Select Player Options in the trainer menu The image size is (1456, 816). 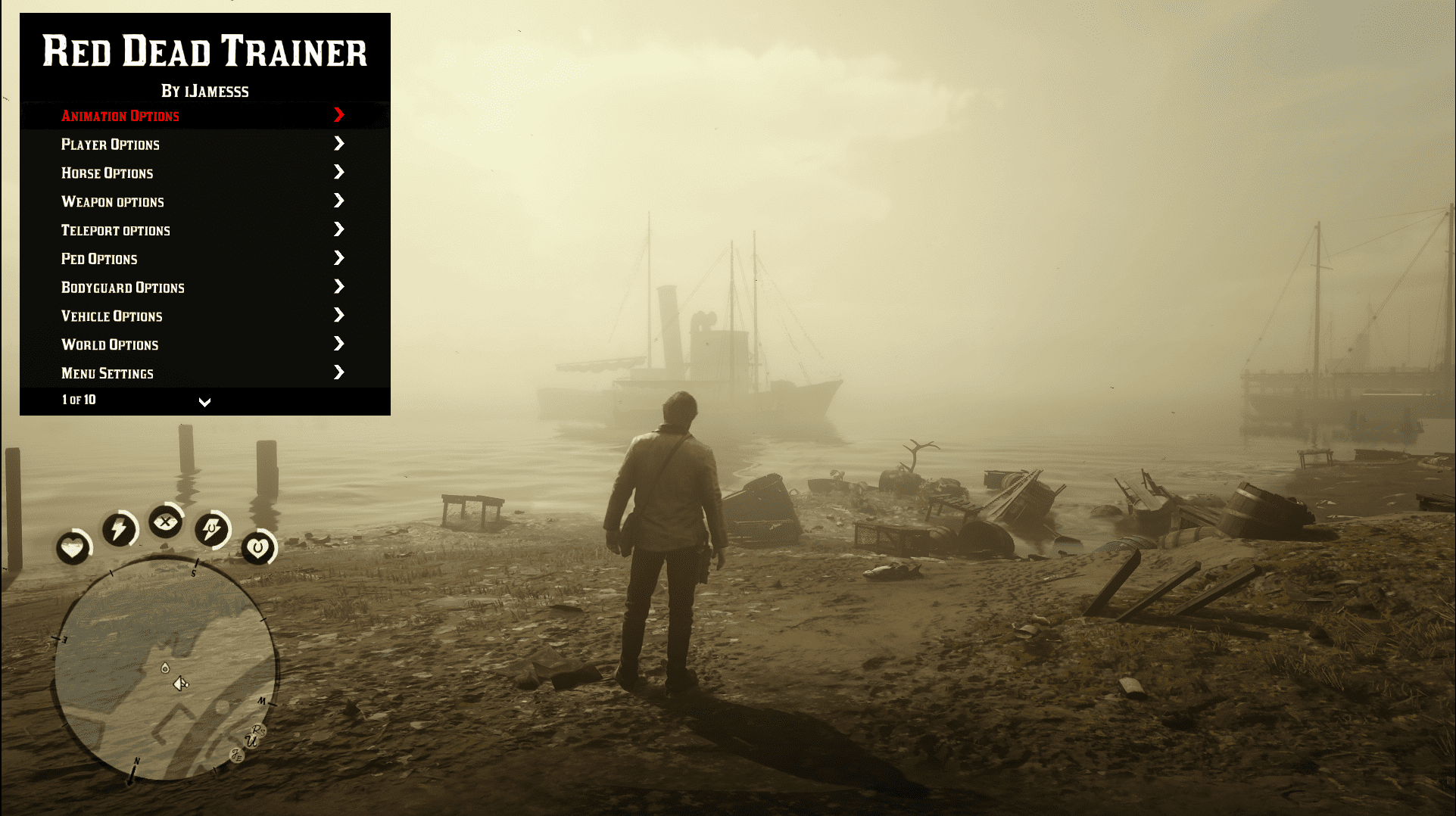[x=110, y=144]
